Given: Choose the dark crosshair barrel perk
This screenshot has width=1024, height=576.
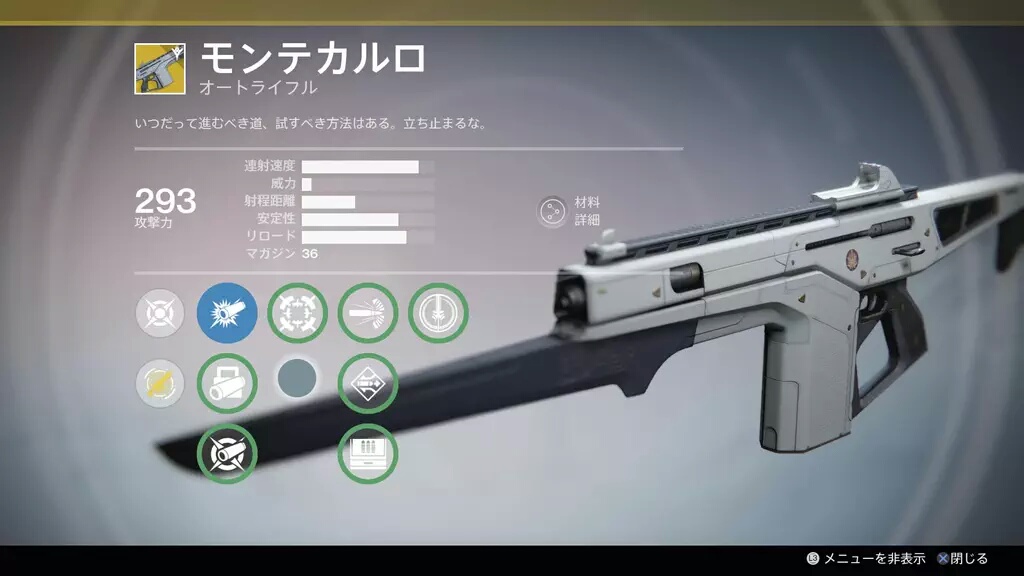Looking at the screenshot, I should (227, 453).
